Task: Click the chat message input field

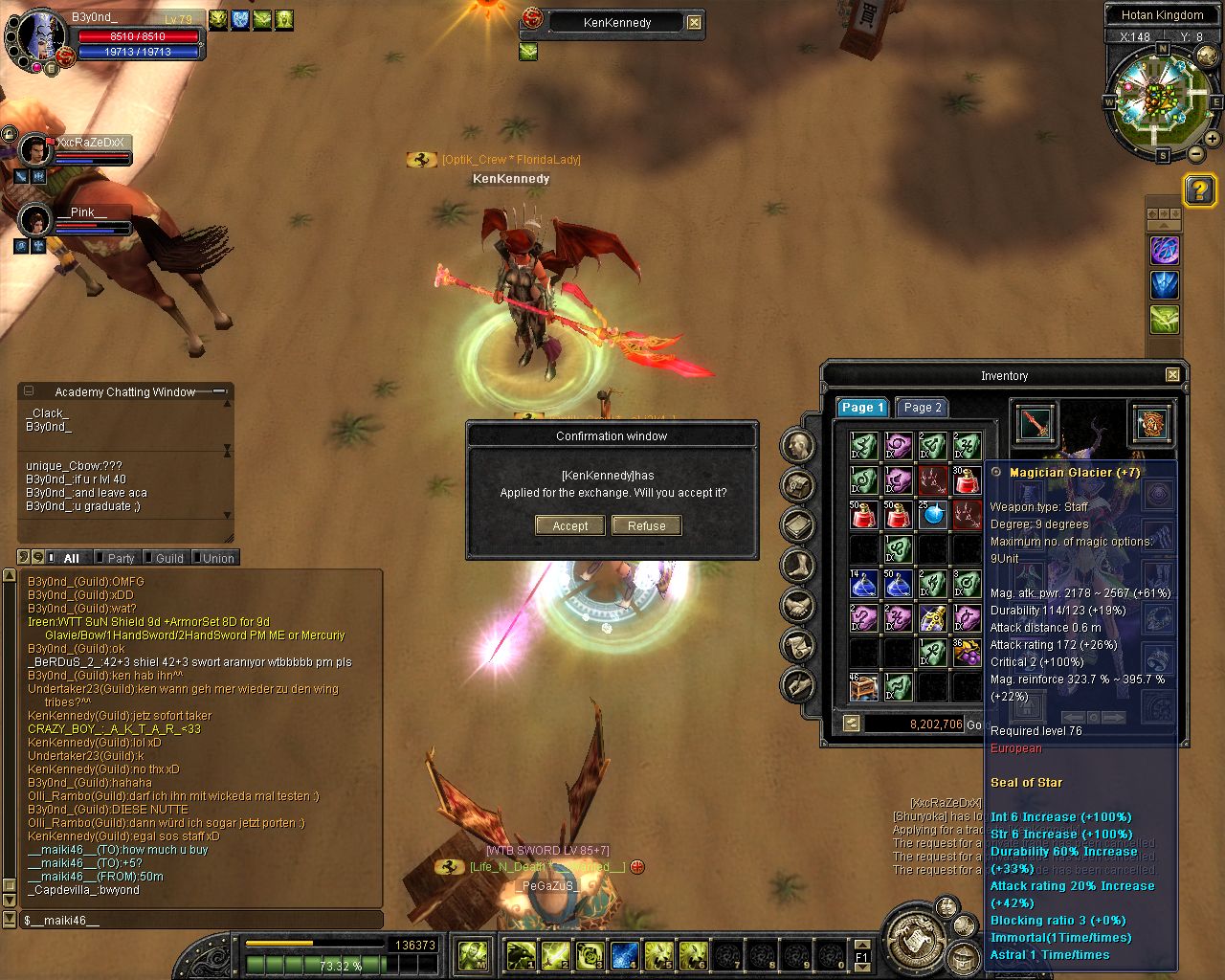Action: pyautogui.click(x=201, y=920)
